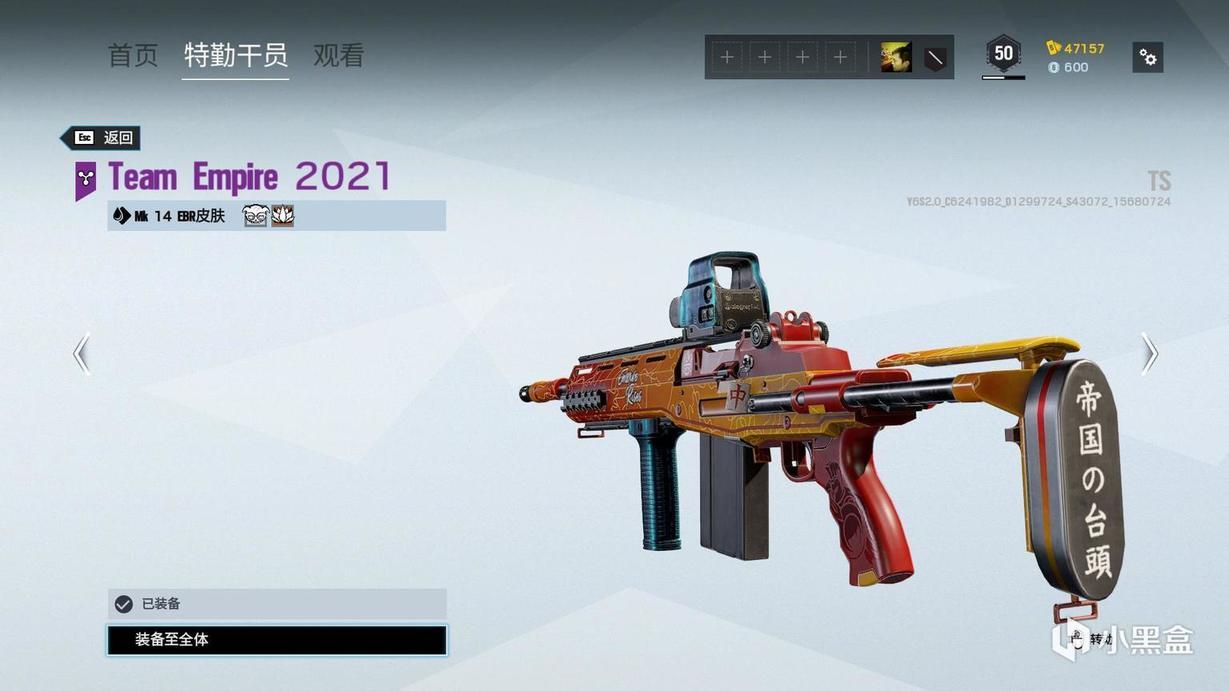Open the yellow renown currency counter
1229x691 pixels.
tap(1076, 48)
